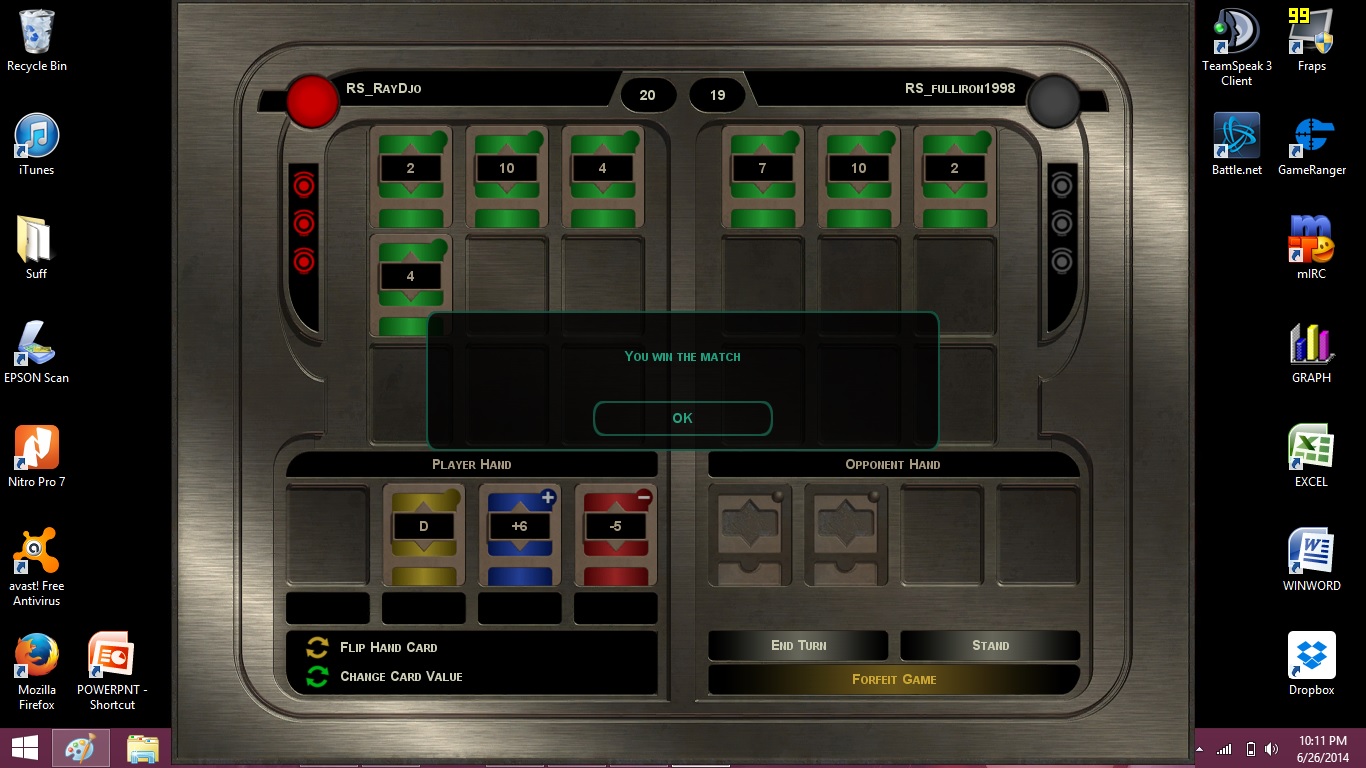Confirm the win dialog with OK

pyautogui.click(x=682, y=418)
